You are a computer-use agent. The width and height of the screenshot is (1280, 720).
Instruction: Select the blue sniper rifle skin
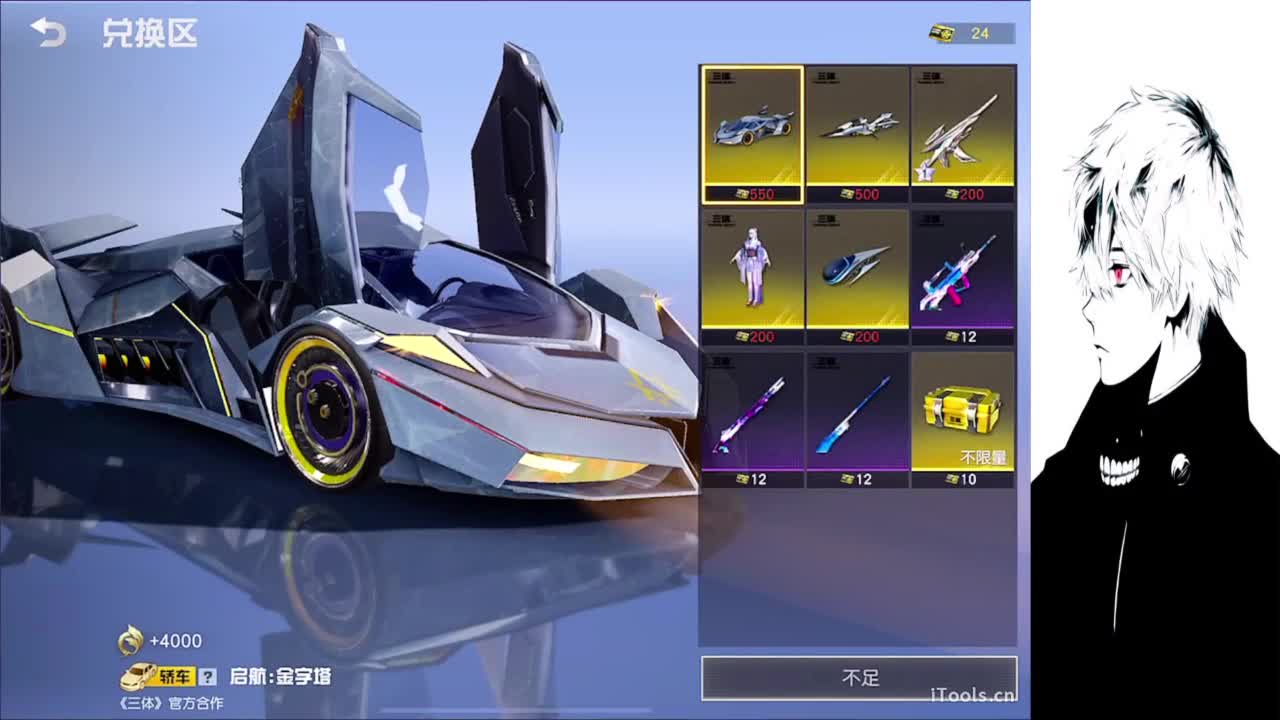tap(859, 415)
